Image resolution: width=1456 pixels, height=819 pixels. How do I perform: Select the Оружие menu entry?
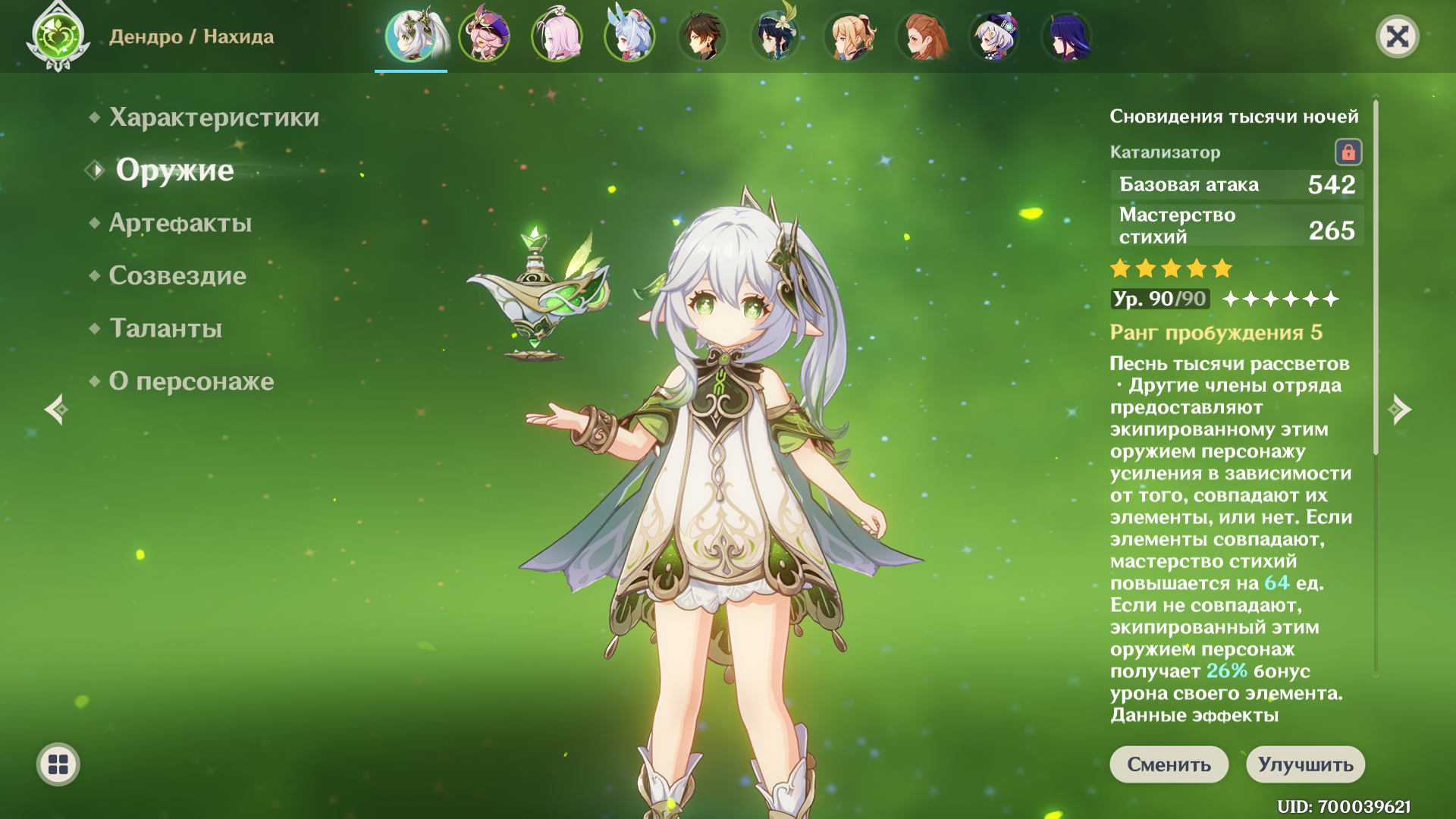pyautogui.click(x=174, y=170)
